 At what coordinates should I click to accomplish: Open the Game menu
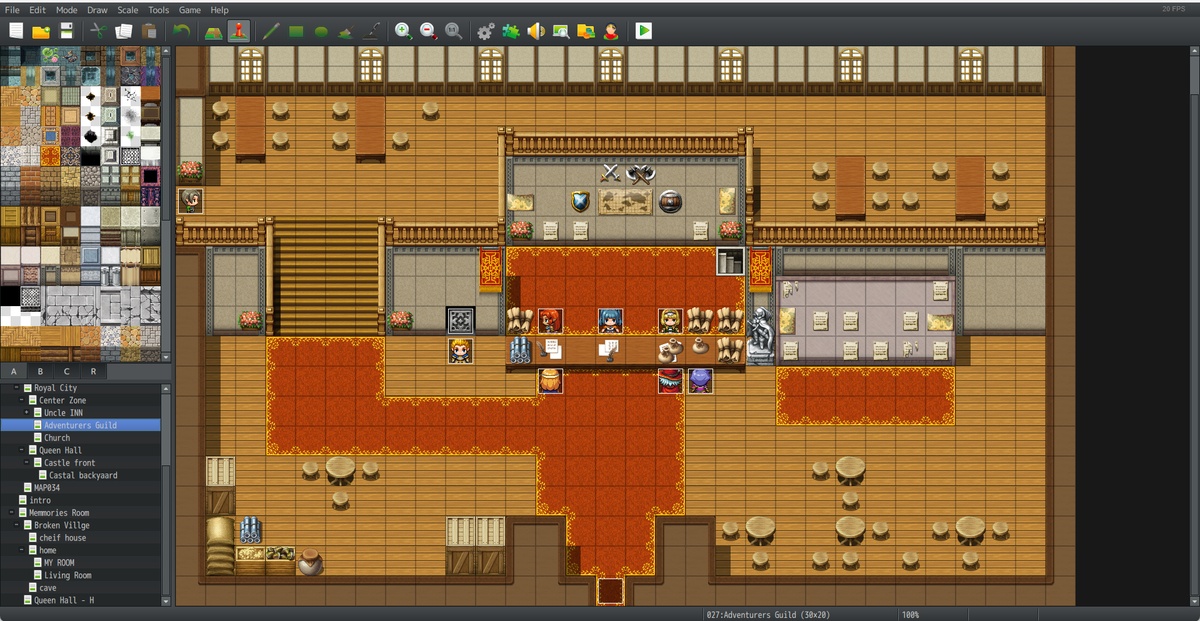pos(189,10)
